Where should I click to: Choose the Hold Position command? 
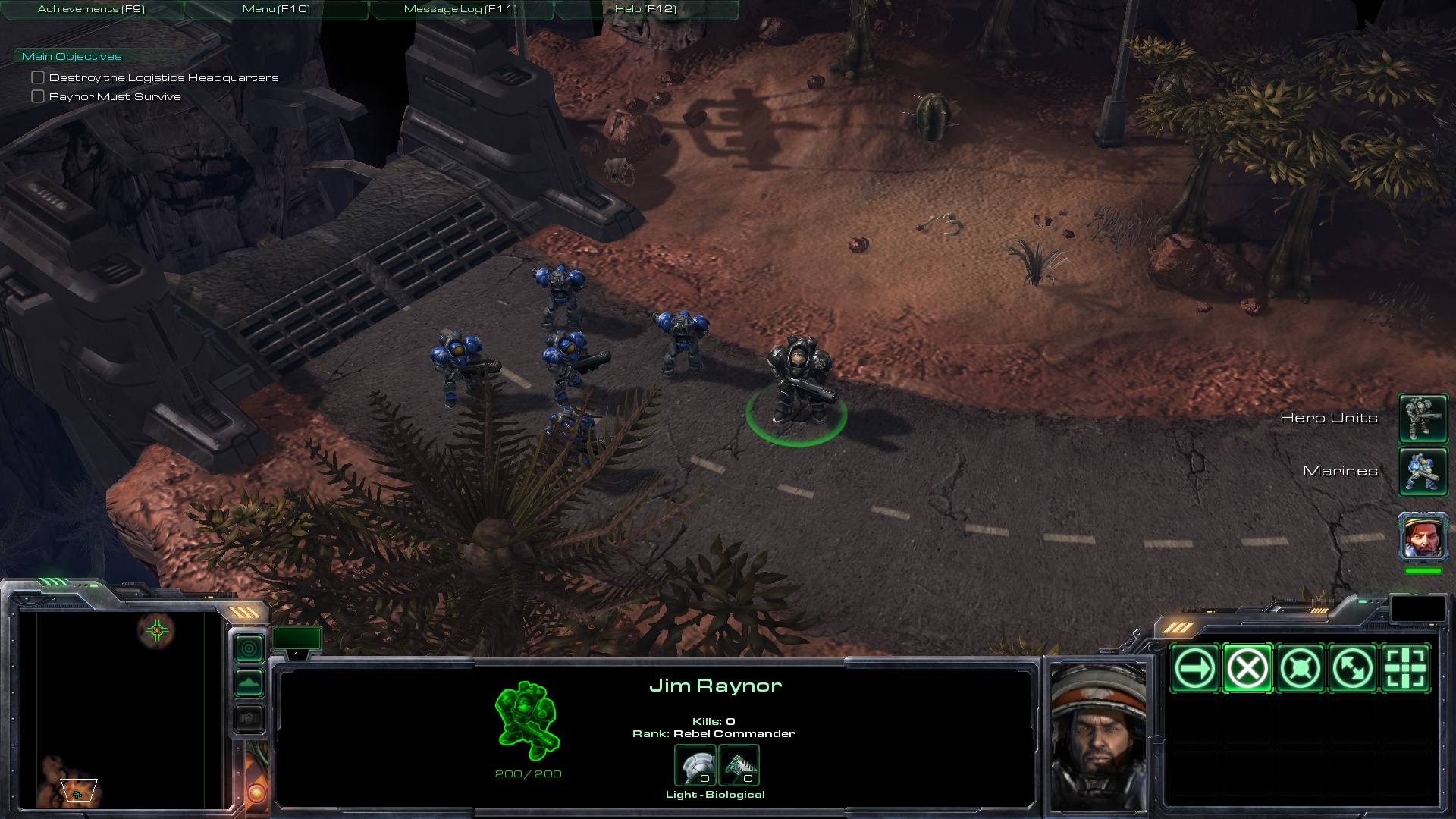tap(1300, 669)
